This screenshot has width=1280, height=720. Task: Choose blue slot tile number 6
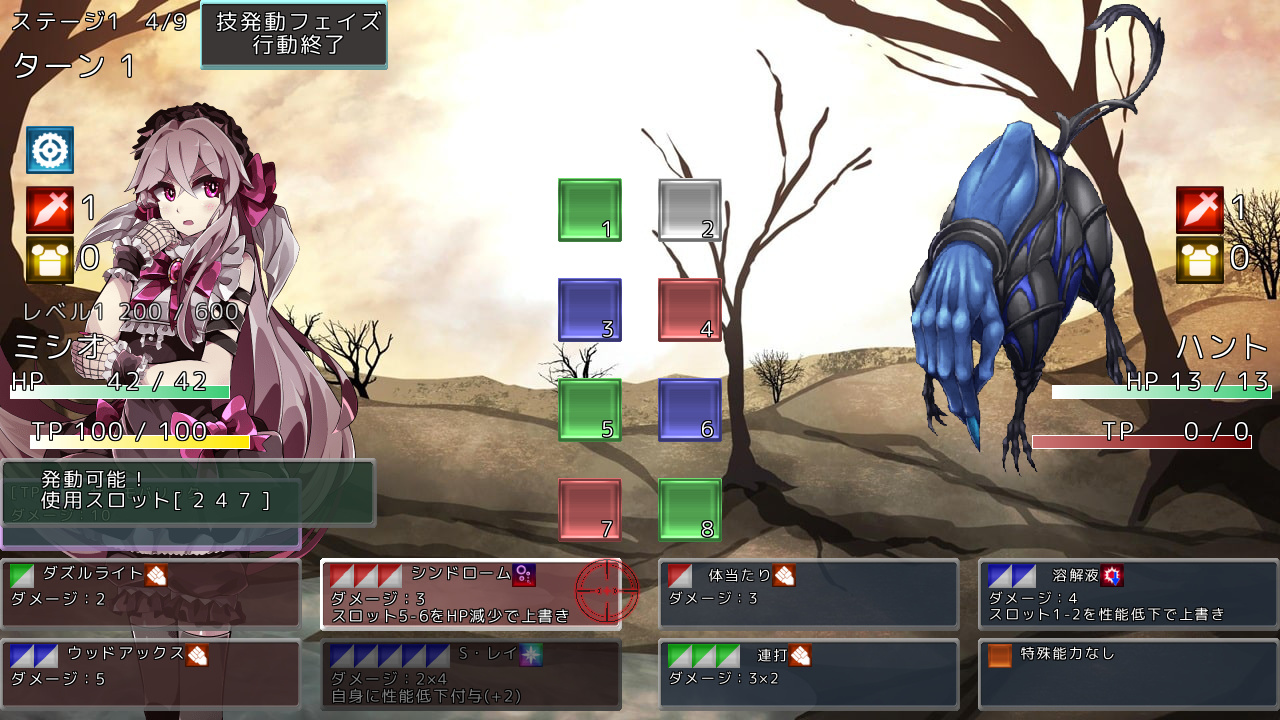coord(689,410)
